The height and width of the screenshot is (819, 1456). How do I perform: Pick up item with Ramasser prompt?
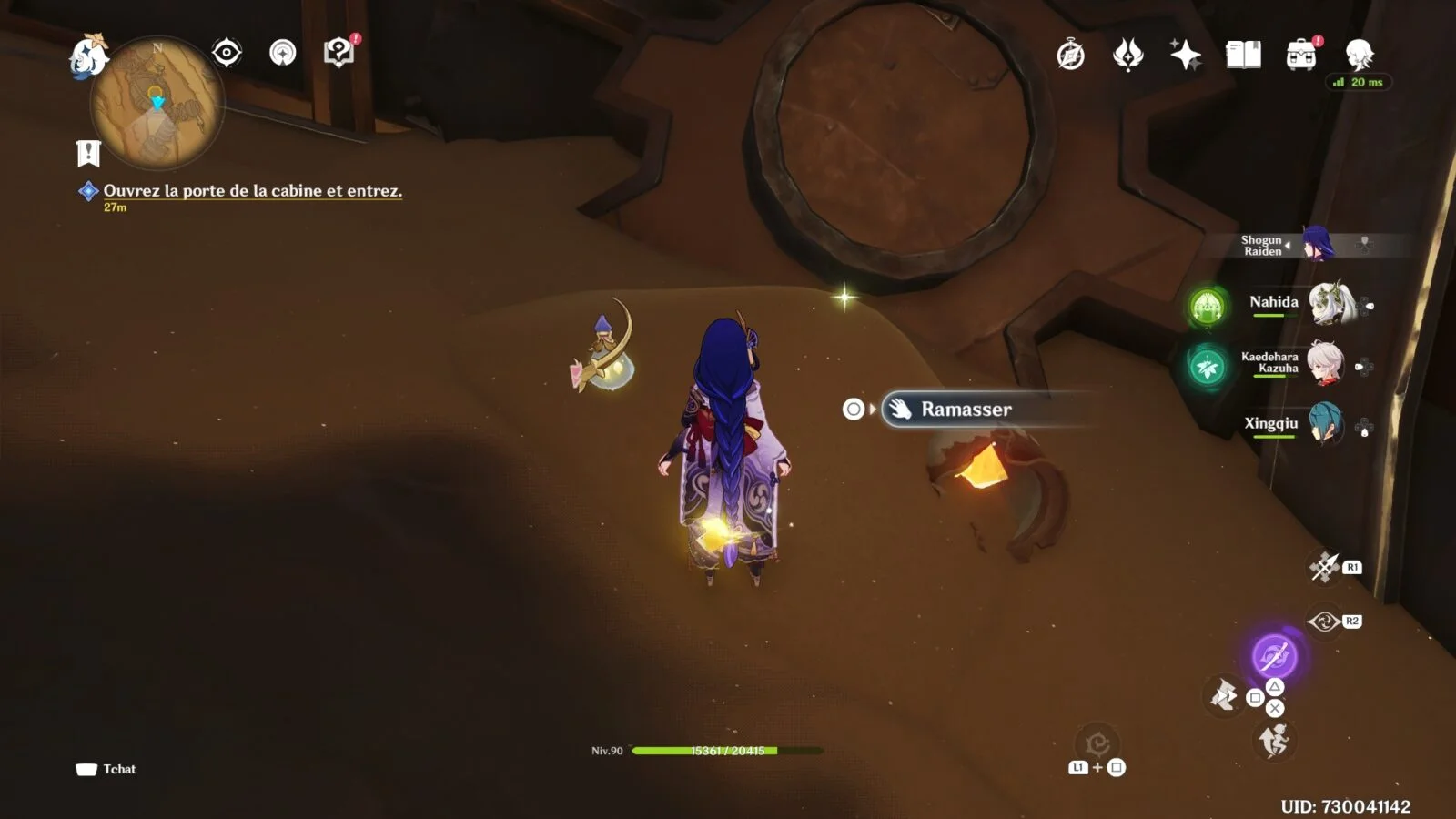(965, 409)
